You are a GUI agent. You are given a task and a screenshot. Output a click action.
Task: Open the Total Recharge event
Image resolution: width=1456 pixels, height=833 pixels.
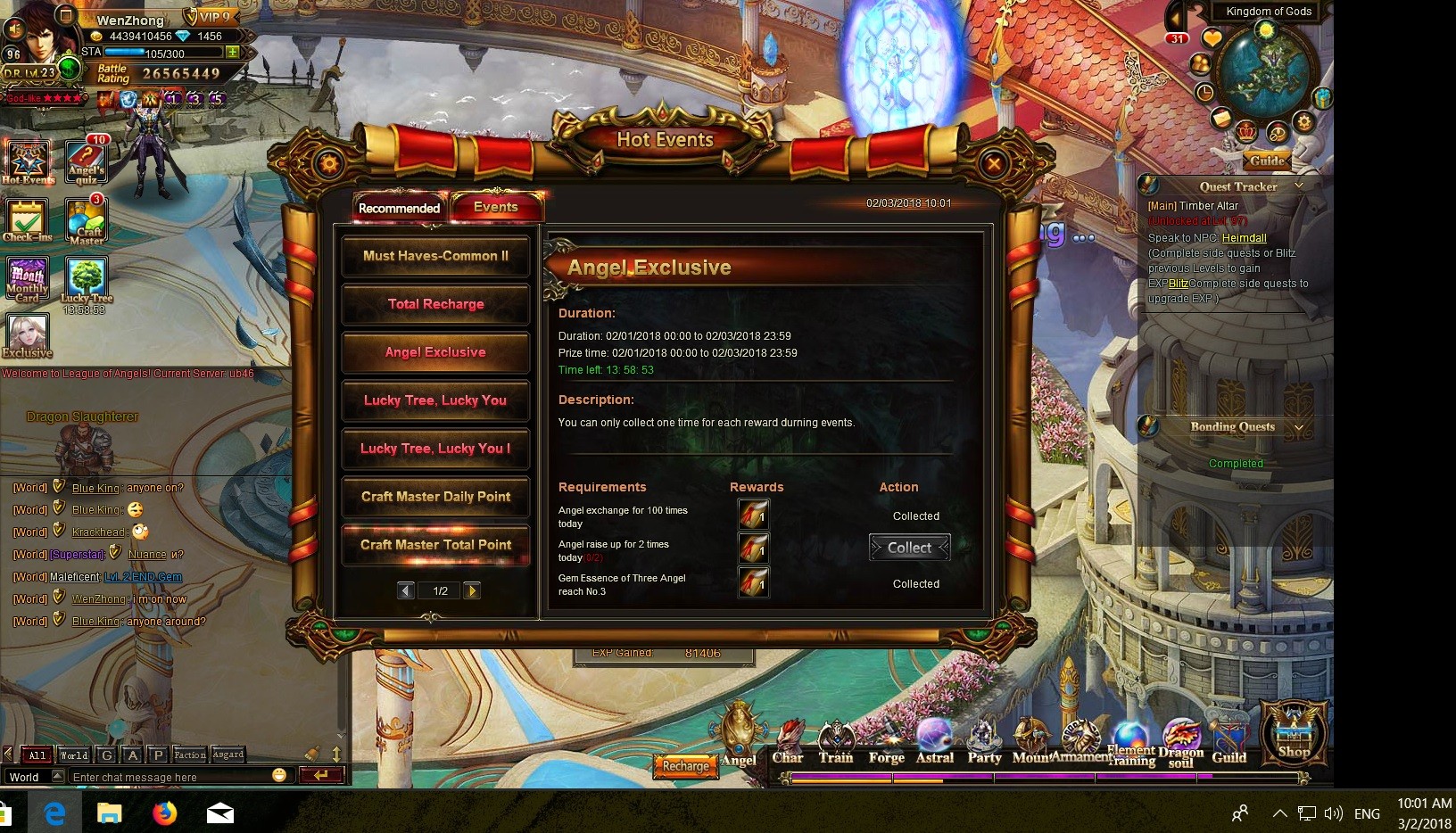435,304
